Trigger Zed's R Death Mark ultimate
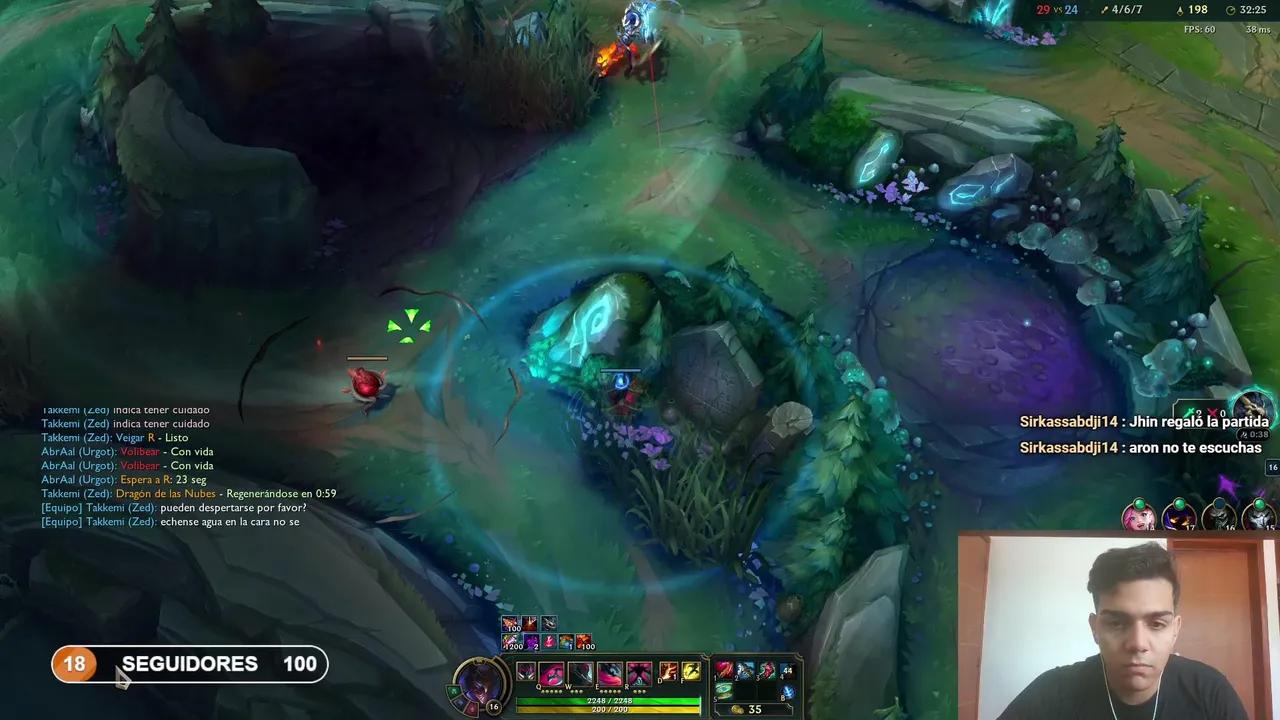 click(x=639, y=672)
